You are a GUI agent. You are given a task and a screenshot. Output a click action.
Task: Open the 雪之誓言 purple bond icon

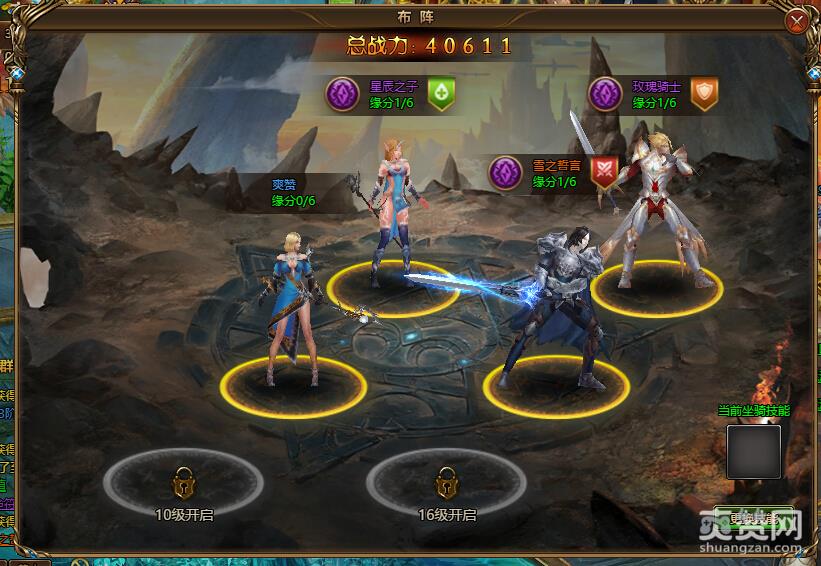coord(505,172)
